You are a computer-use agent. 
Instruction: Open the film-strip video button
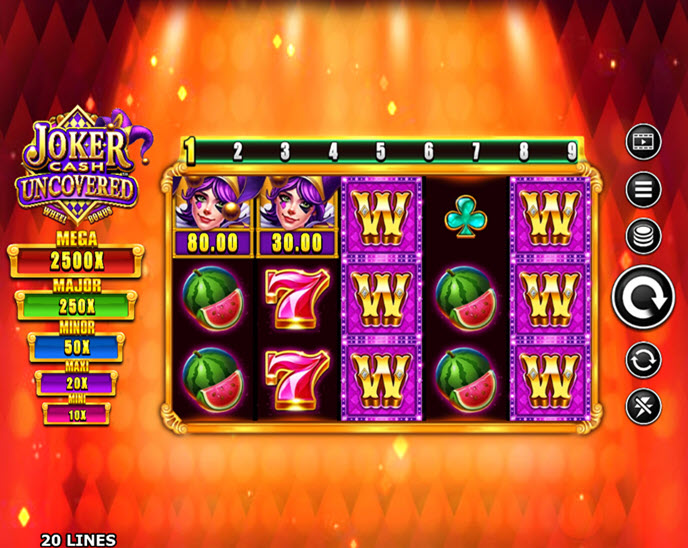click(643, 142)
